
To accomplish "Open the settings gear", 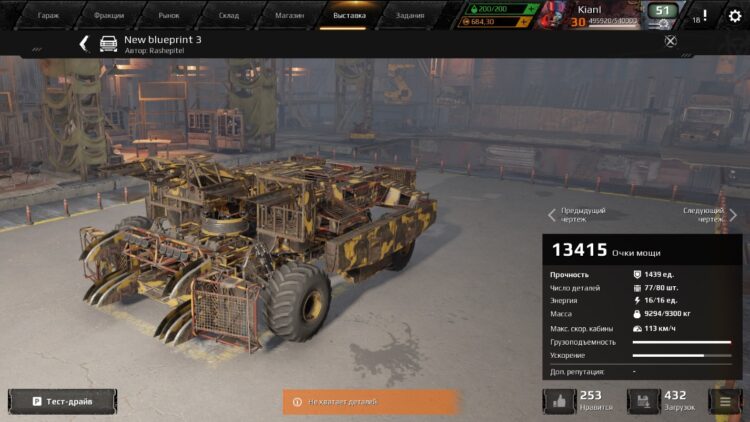I will click(x=735, y=15).
